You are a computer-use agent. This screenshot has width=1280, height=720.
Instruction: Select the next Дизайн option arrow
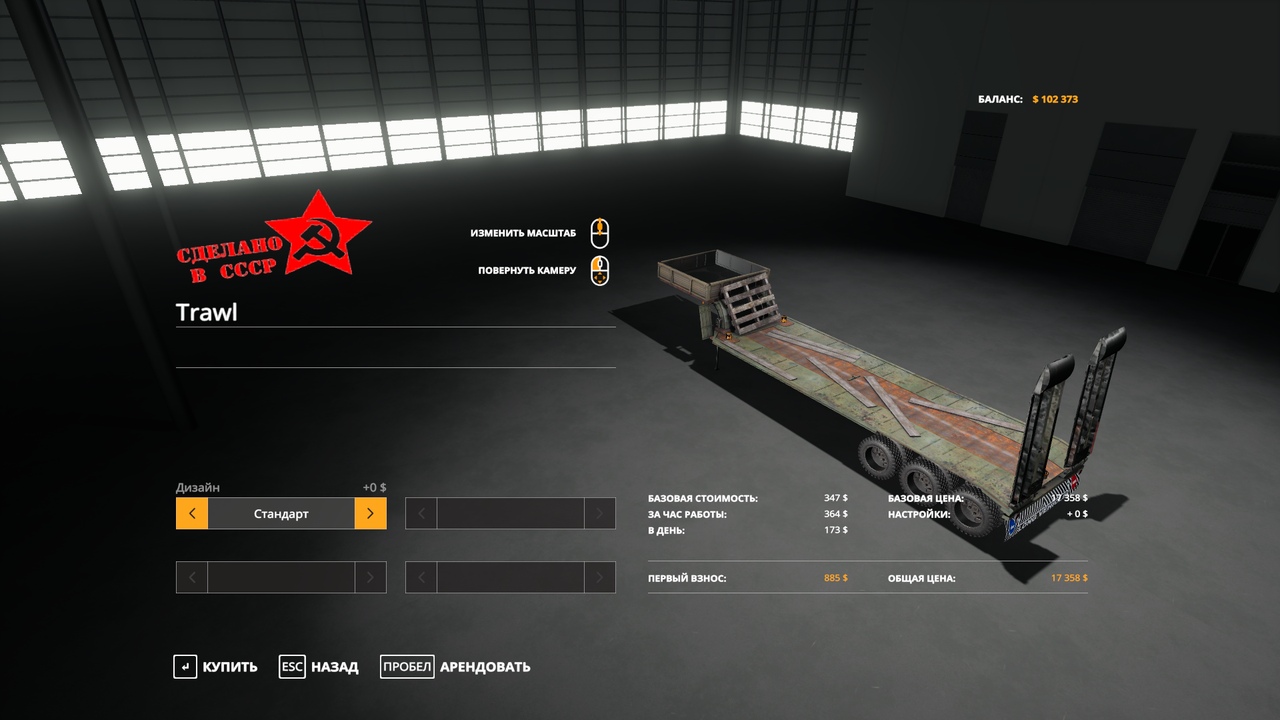pos(370,514)
